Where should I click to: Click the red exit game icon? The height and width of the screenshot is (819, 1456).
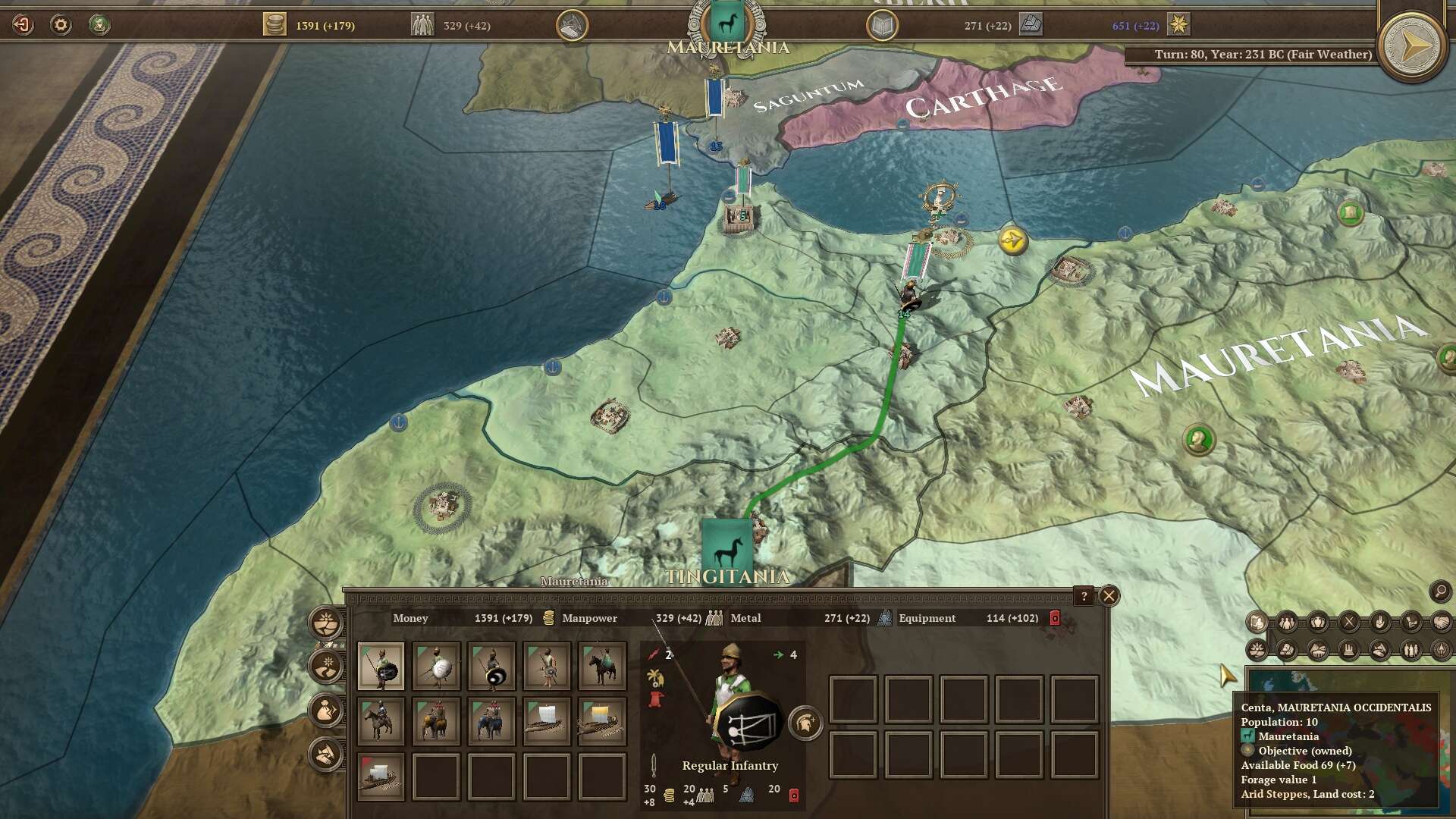pos(23,25)
